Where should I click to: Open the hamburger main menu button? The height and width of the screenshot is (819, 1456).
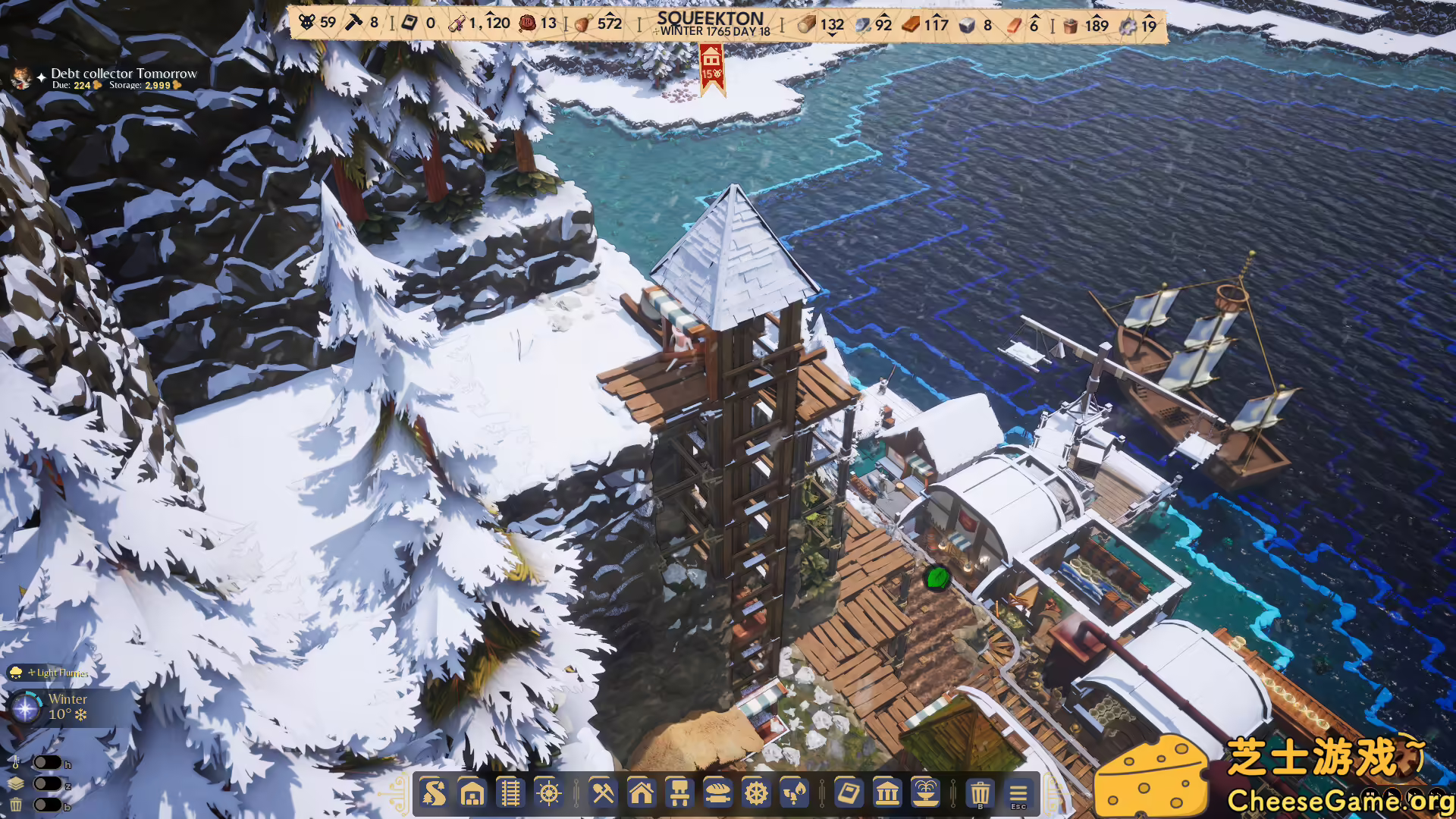(x=1018, y=794)
